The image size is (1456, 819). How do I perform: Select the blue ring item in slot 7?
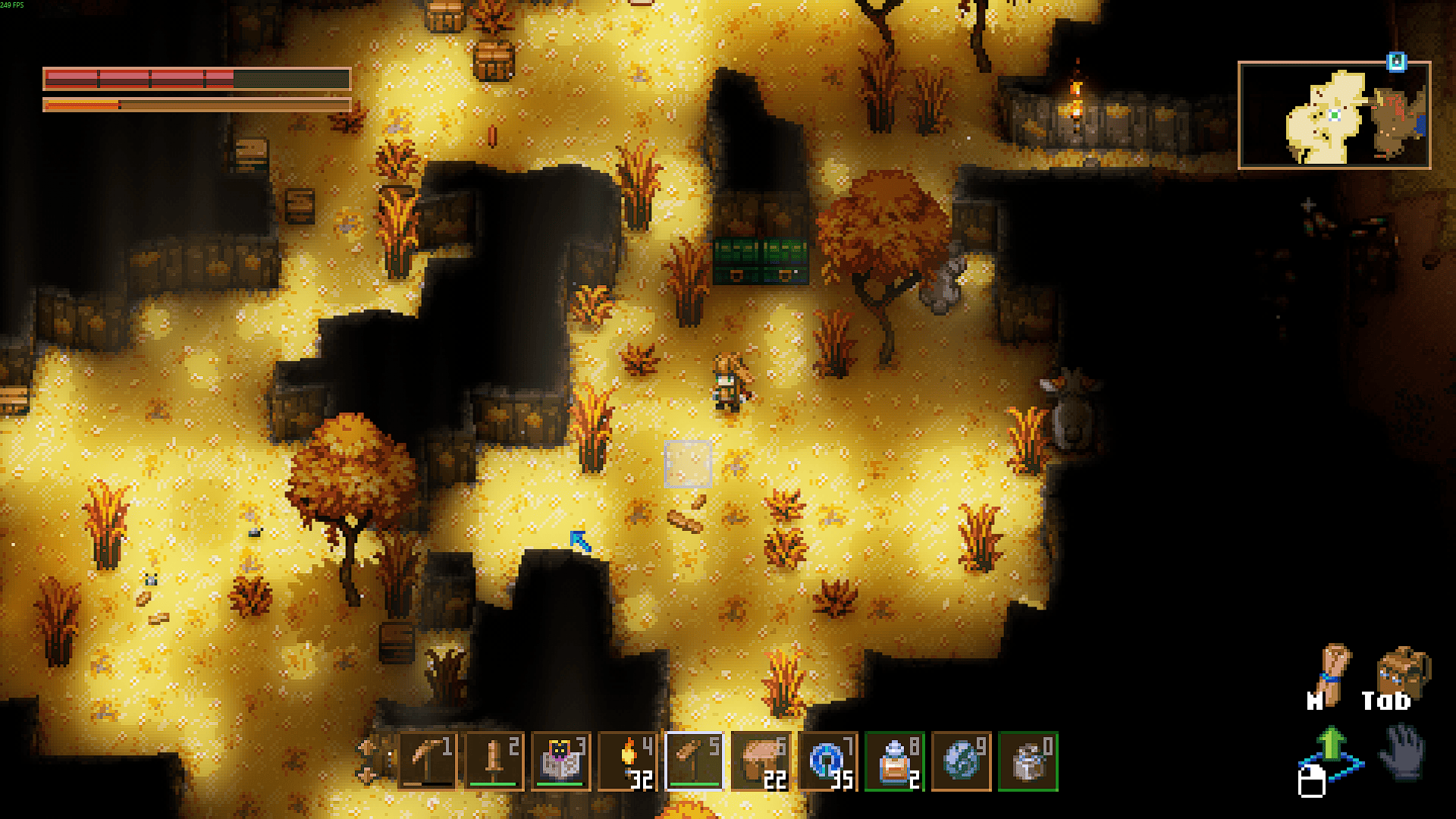pyautogui.click(x=827, y=761)
